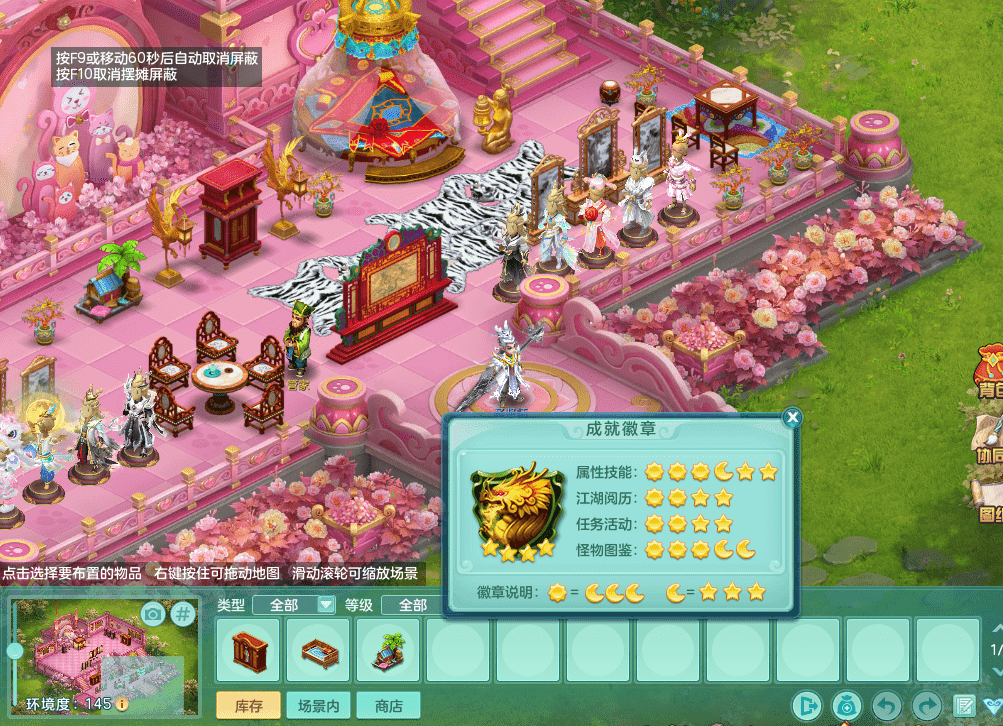The width and height of the screenshot is (1003, 726).
Task: Click the undo arrow button
Action: [x=886, y=706]
